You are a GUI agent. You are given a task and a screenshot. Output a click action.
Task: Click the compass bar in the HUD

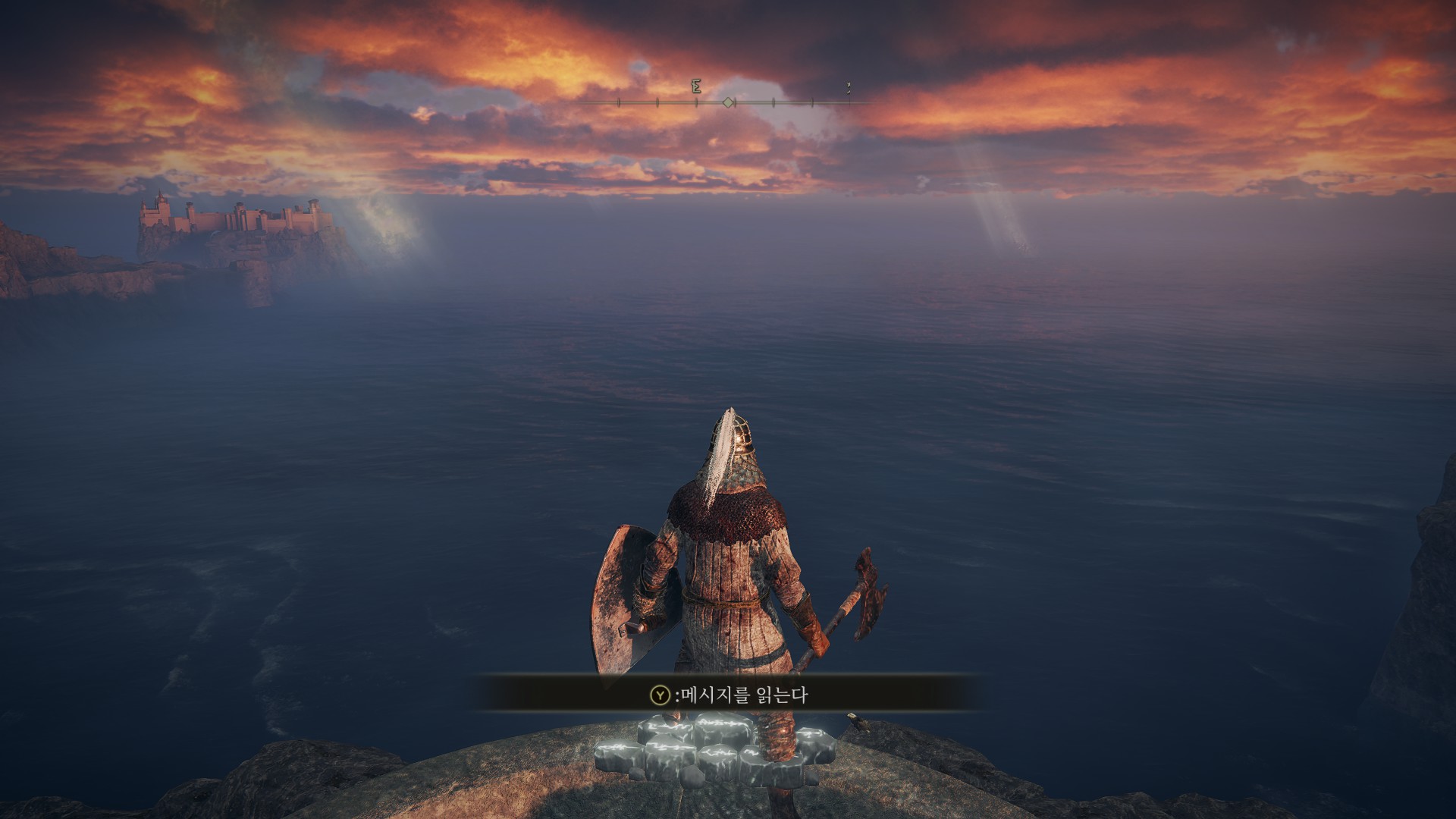[728, 102]
